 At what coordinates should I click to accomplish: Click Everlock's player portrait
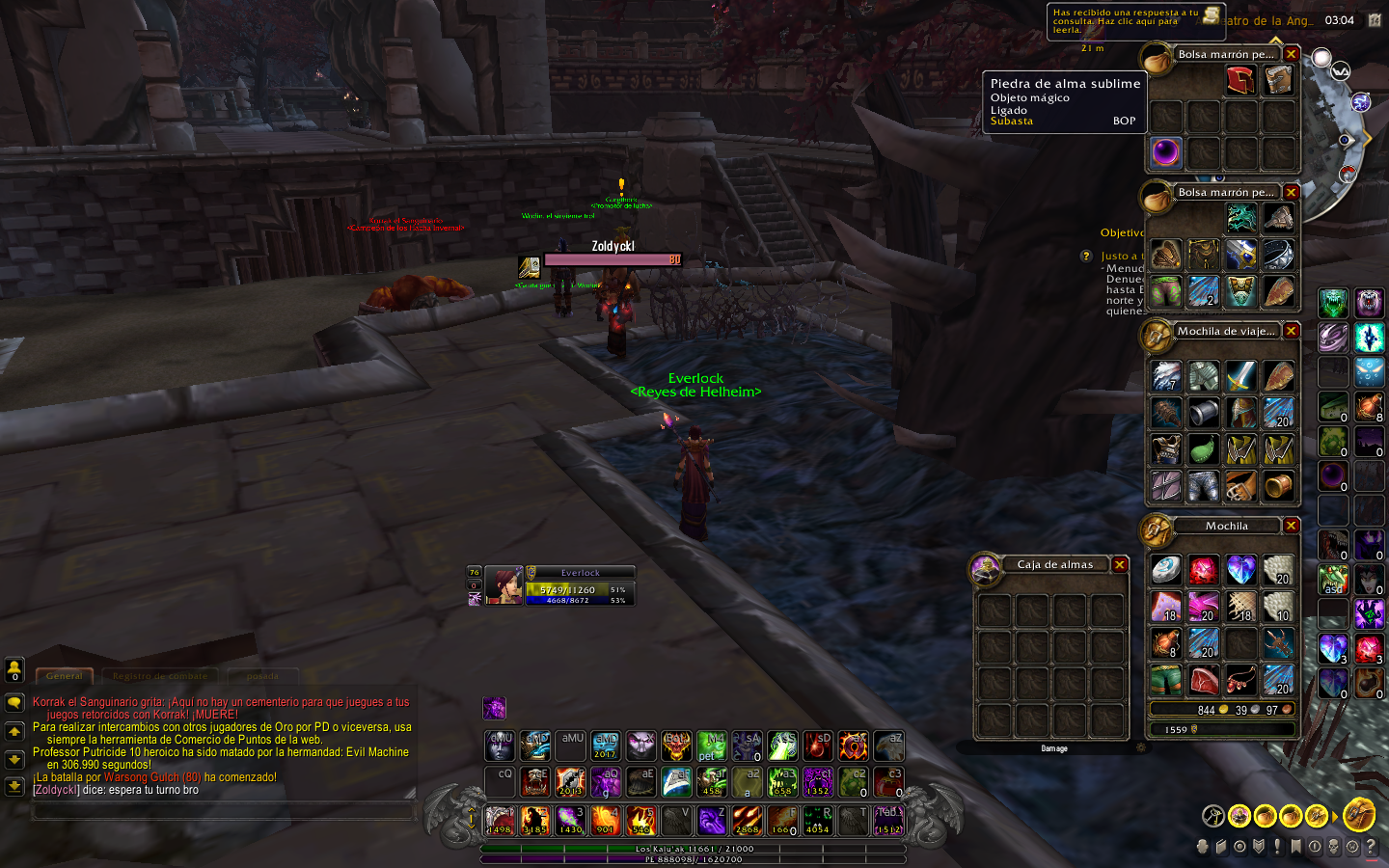tap(504, 585)
